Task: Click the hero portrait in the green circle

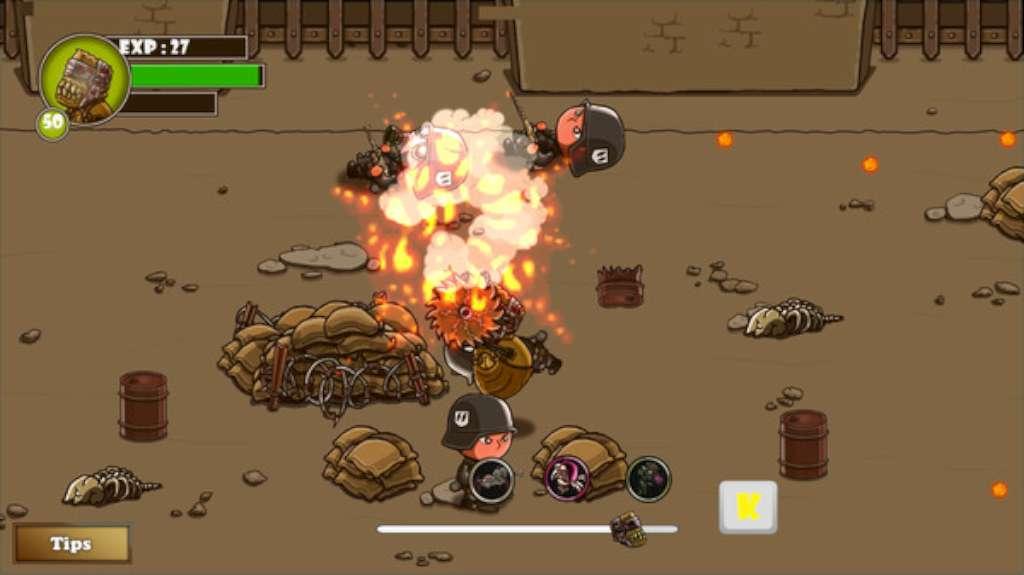Action: [84, 81]
